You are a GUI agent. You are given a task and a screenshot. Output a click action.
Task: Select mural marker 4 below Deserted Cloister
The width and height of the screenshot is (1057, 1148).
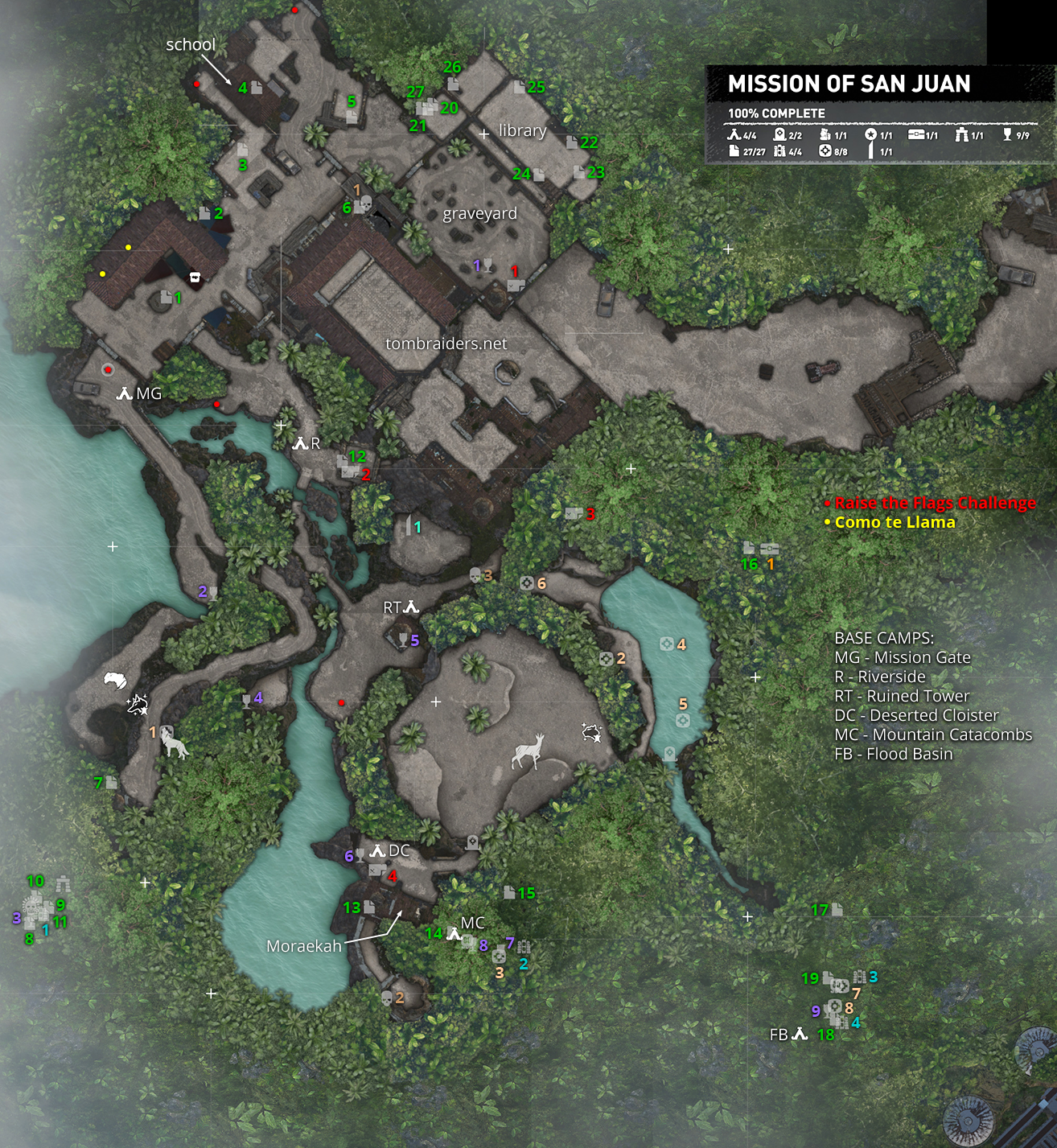pyautogui.click(x=376, y=870)
